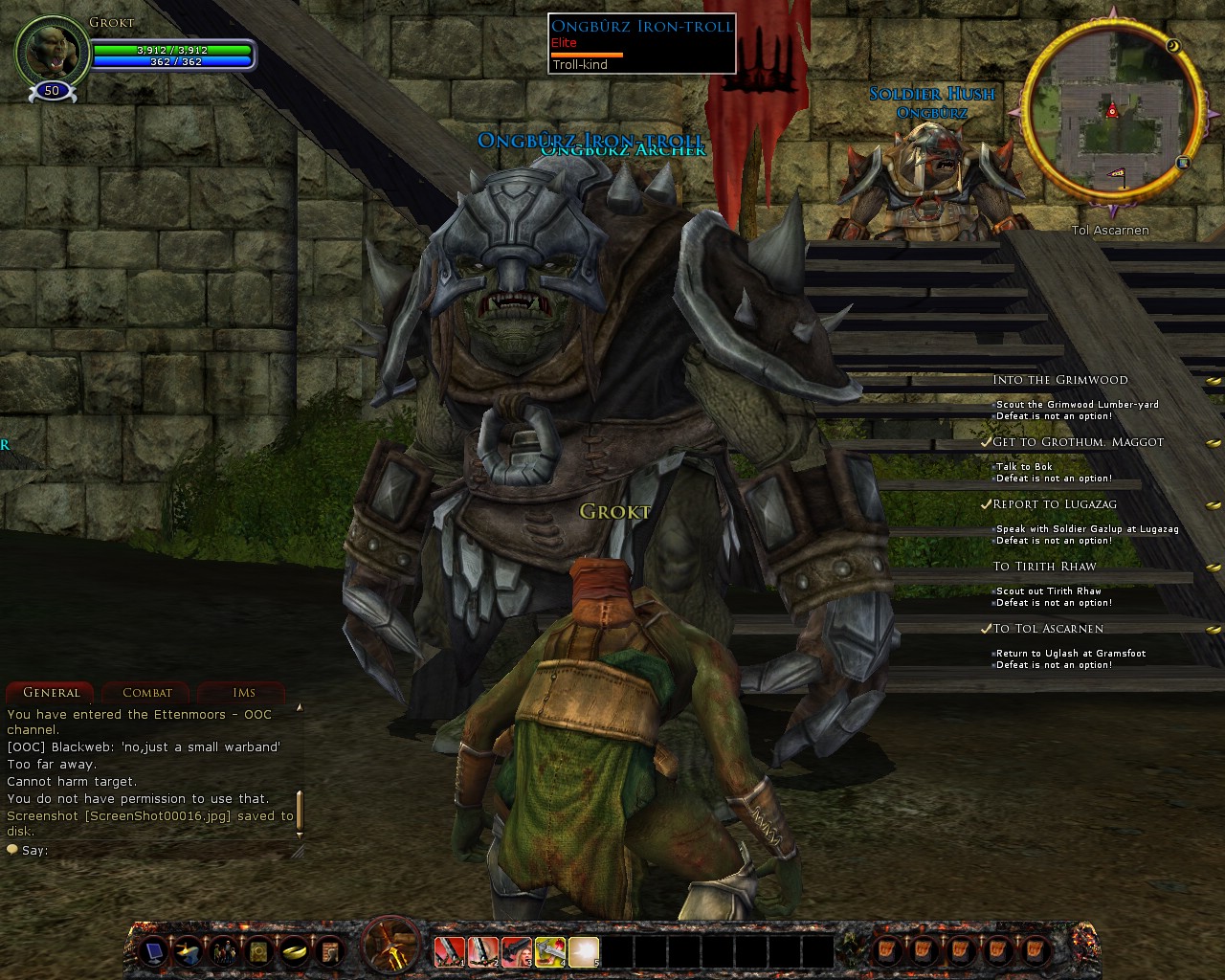Viewport: 1225px width, 980px height.
Task: Open the To Tol Ascarnen quest entry
Action: [x=1047, y=629]
